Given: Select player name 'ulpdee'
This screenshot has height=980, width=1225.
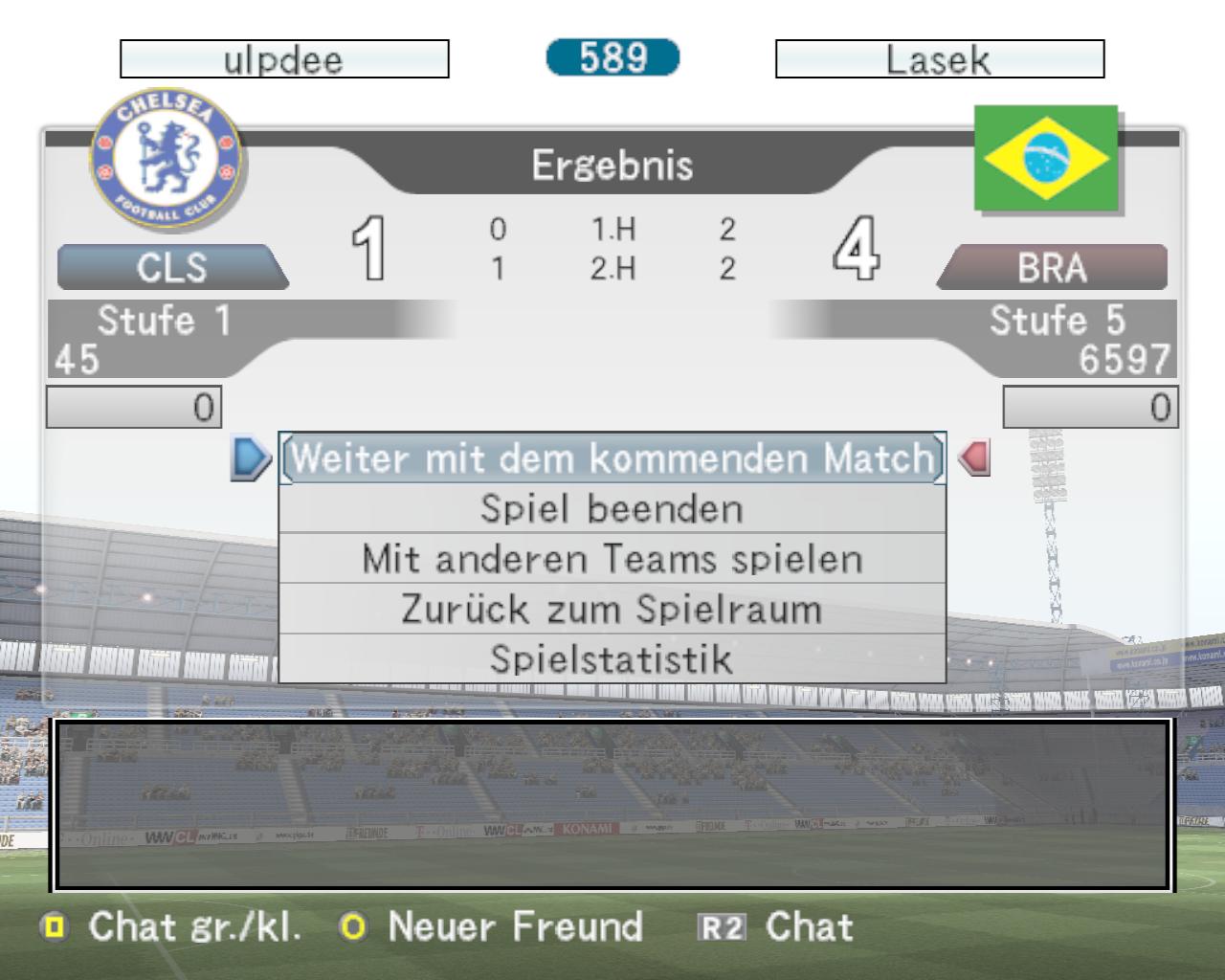Looking at the screenshot, I should pos(284,59).
